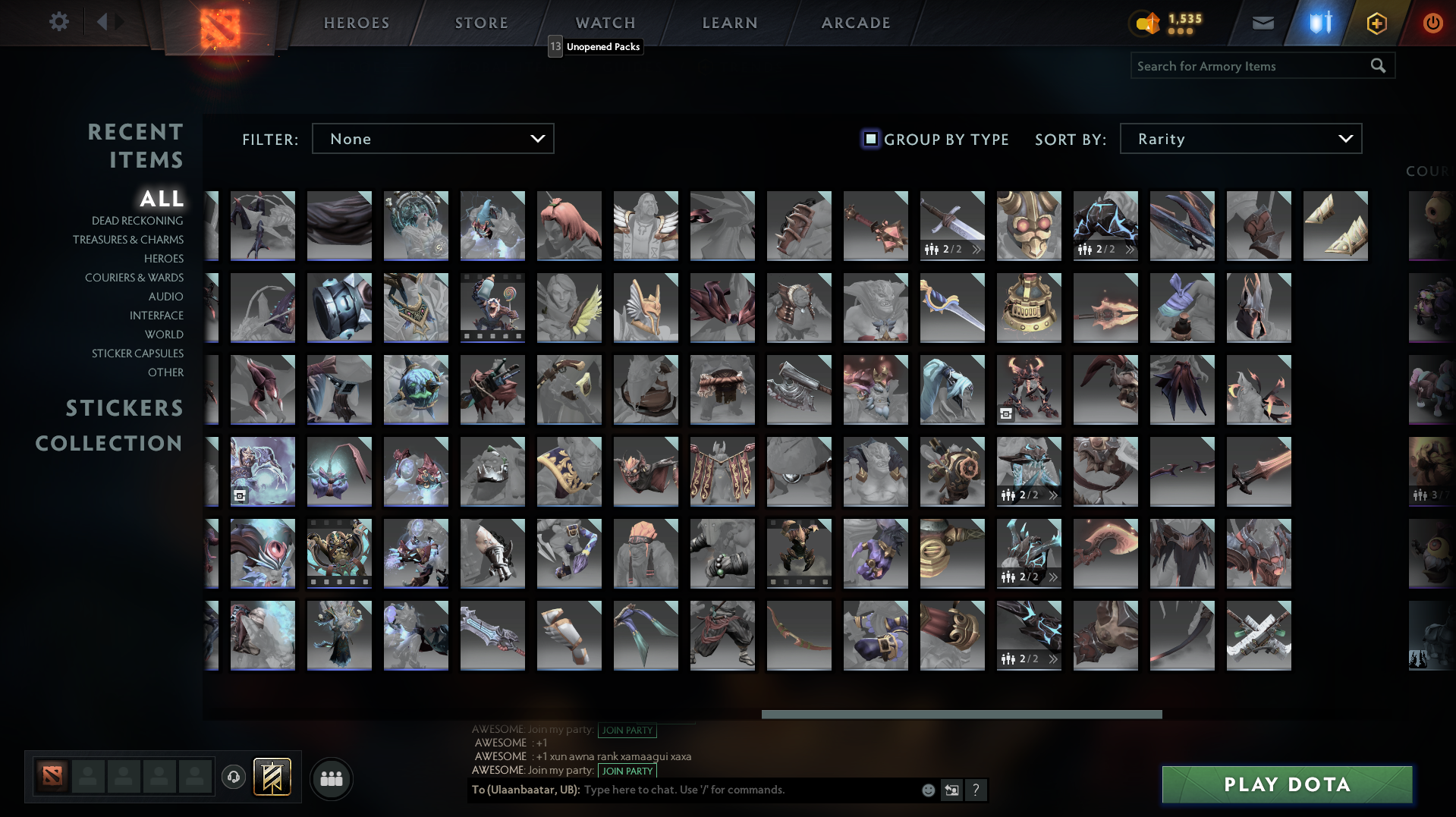Click the question mark help icon near chat
The width and height of the screenshot is (1456, 817).
[x=976, y=790]
